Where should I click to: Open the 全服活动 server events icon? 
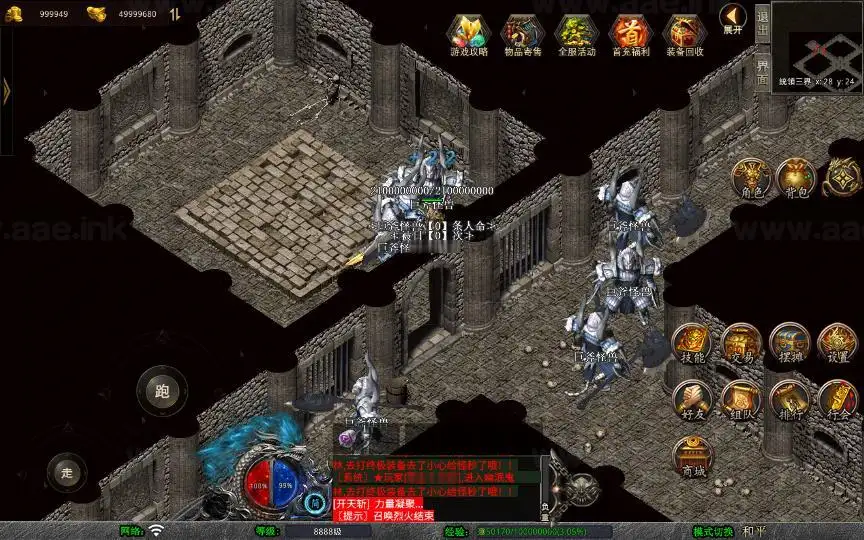click(576, 33)
